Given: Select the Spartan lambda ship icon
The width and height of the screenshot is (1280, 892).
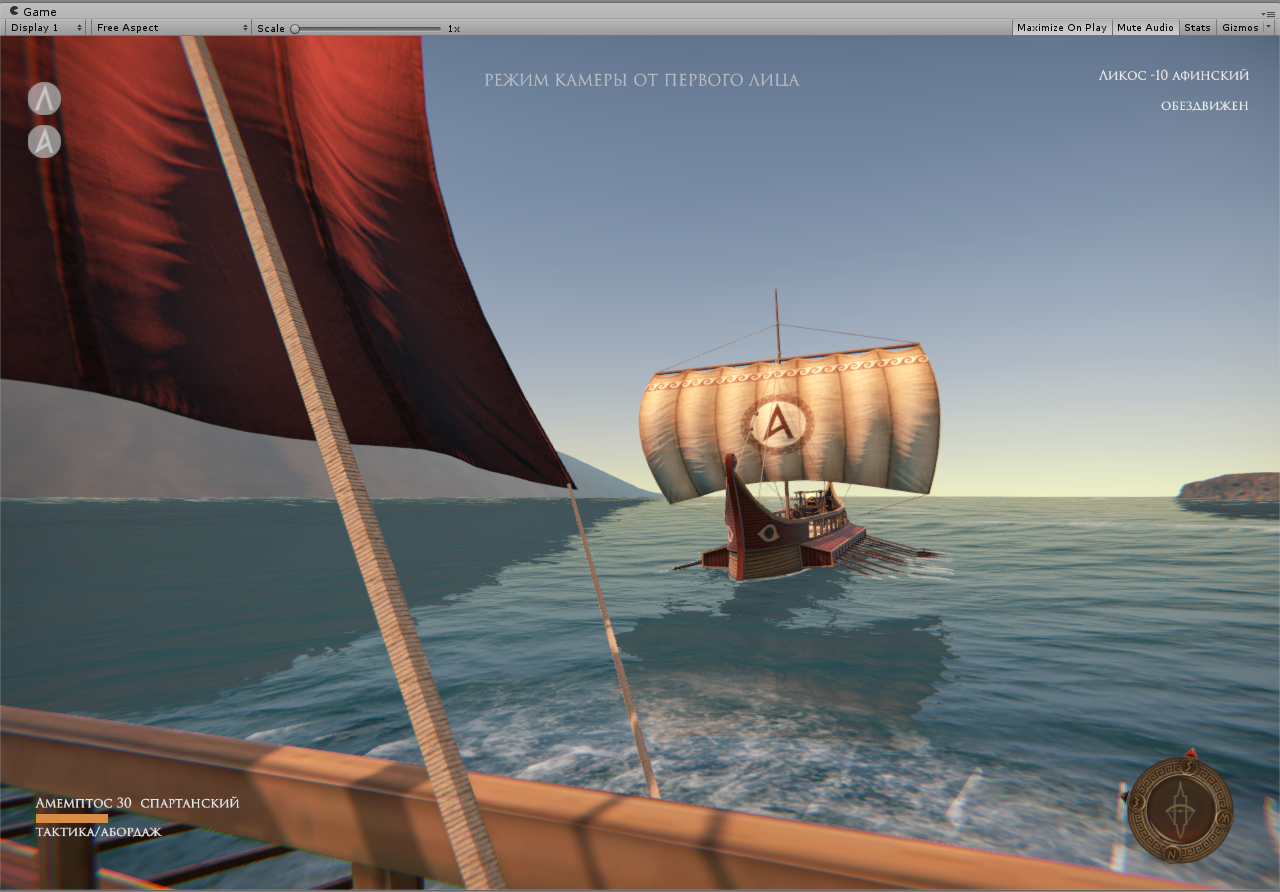Looking at the screenshot, I should point(44,98).
